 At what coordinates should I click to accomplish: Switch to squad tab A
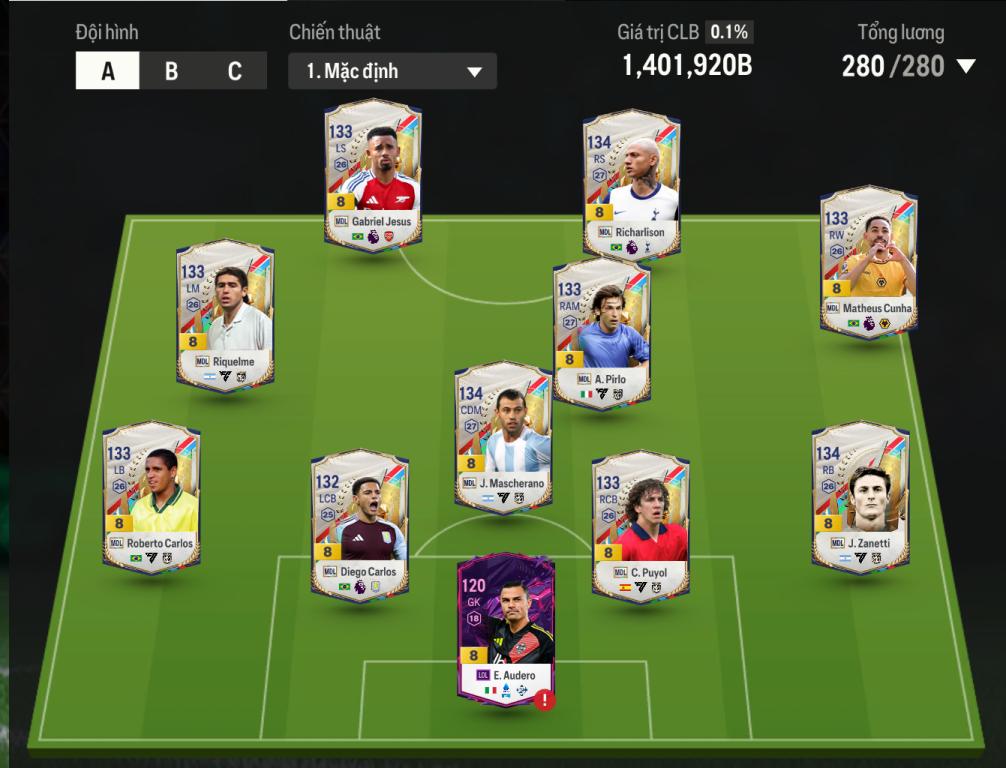[x=108, y=71]
